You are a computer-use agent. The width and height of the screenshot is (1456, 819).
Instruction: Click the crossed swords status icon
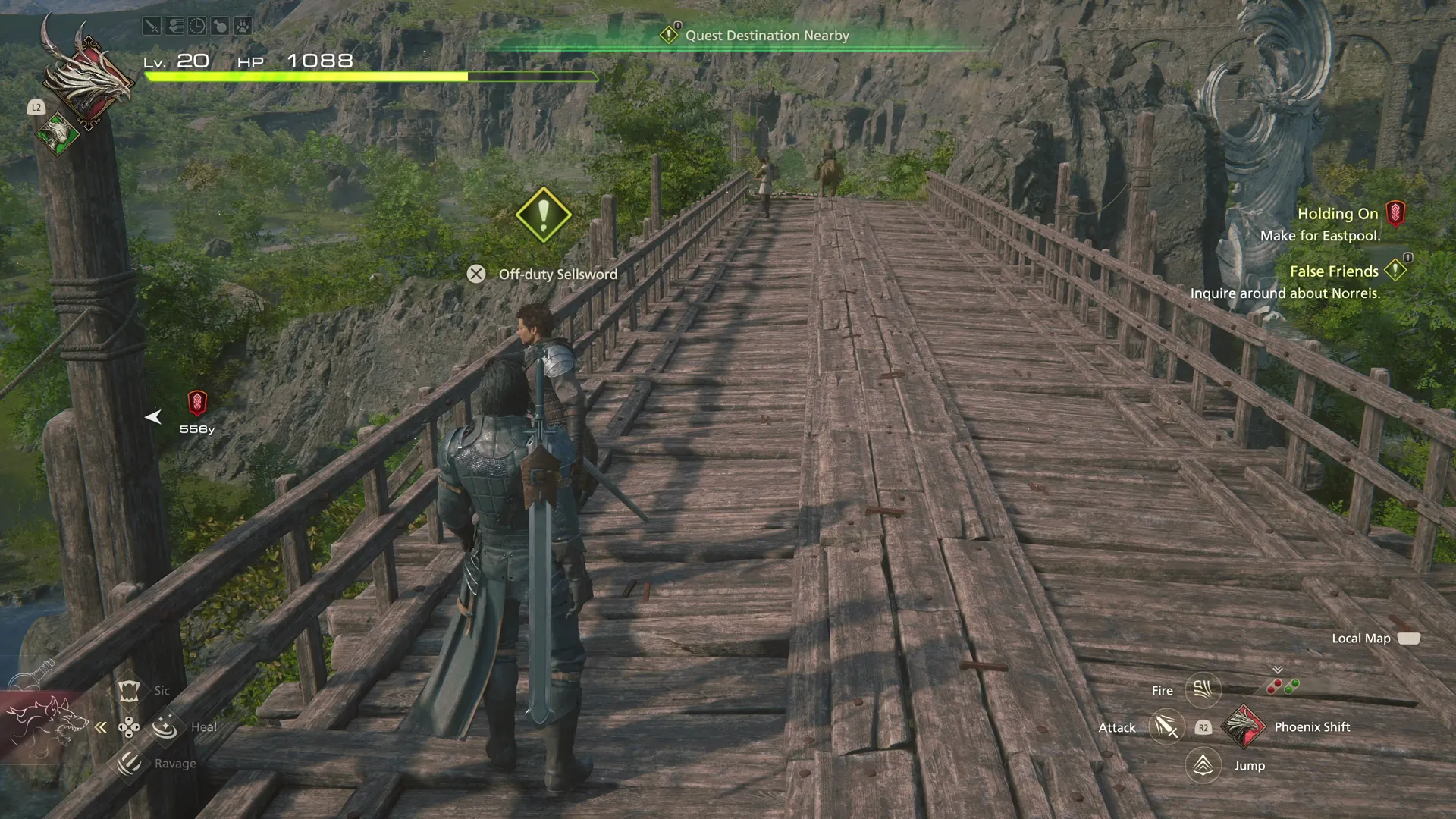coord(150,25)
